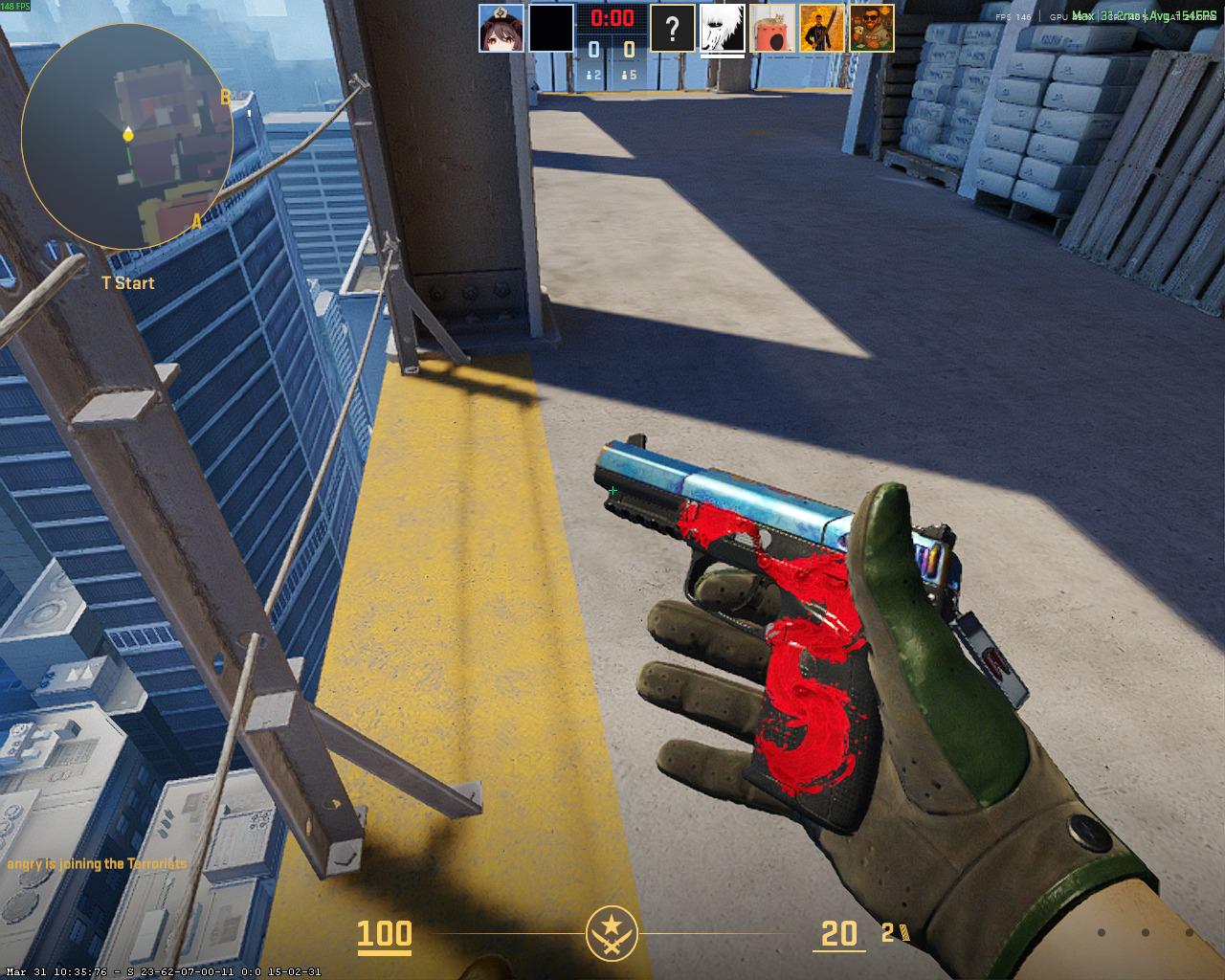Click the A bombsite marker on radar
Viewport: 1225px width, 980px height.
pyautogui.click(x=197, y=221)
